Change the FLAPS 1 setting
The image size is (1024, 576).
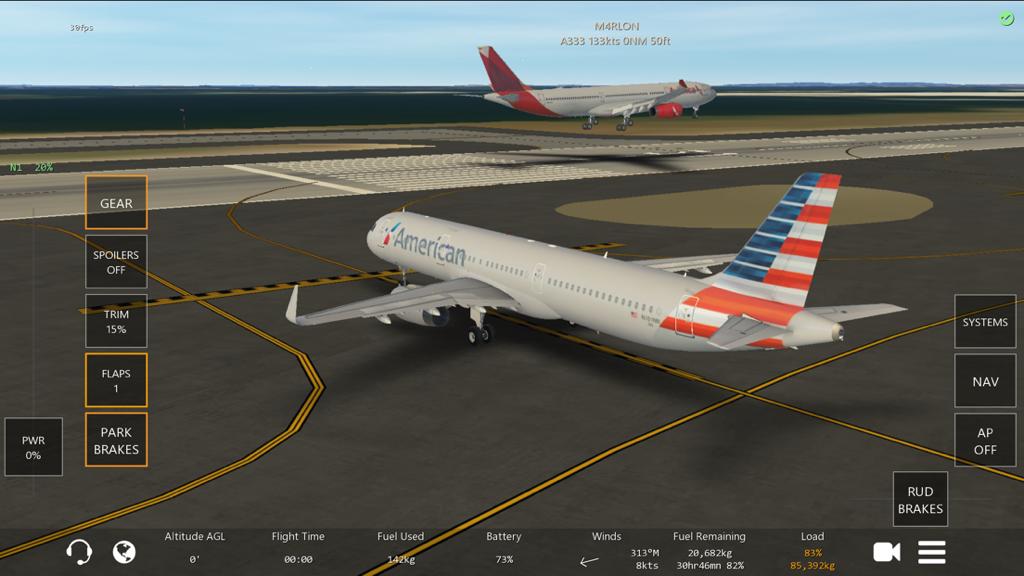point(116,380)
